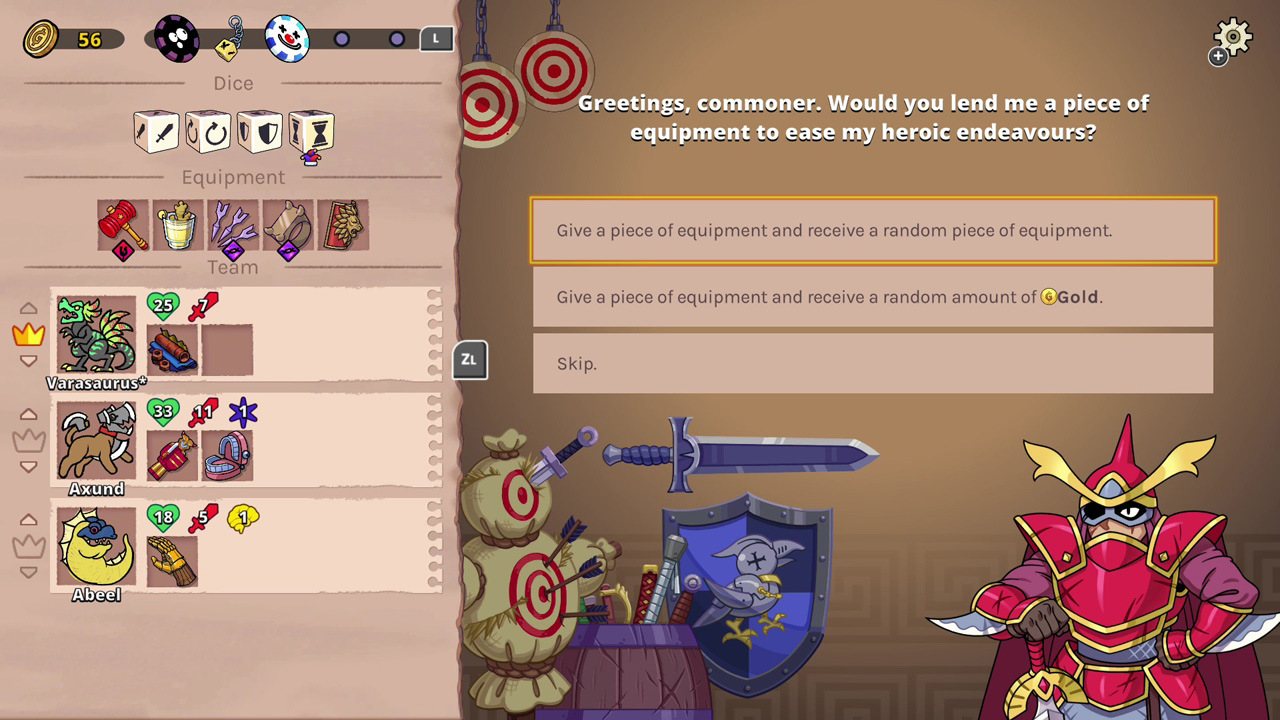Click the up arrow above Abeel
The width and height of the screenshot is (1280, 720).
click(29, 519)
